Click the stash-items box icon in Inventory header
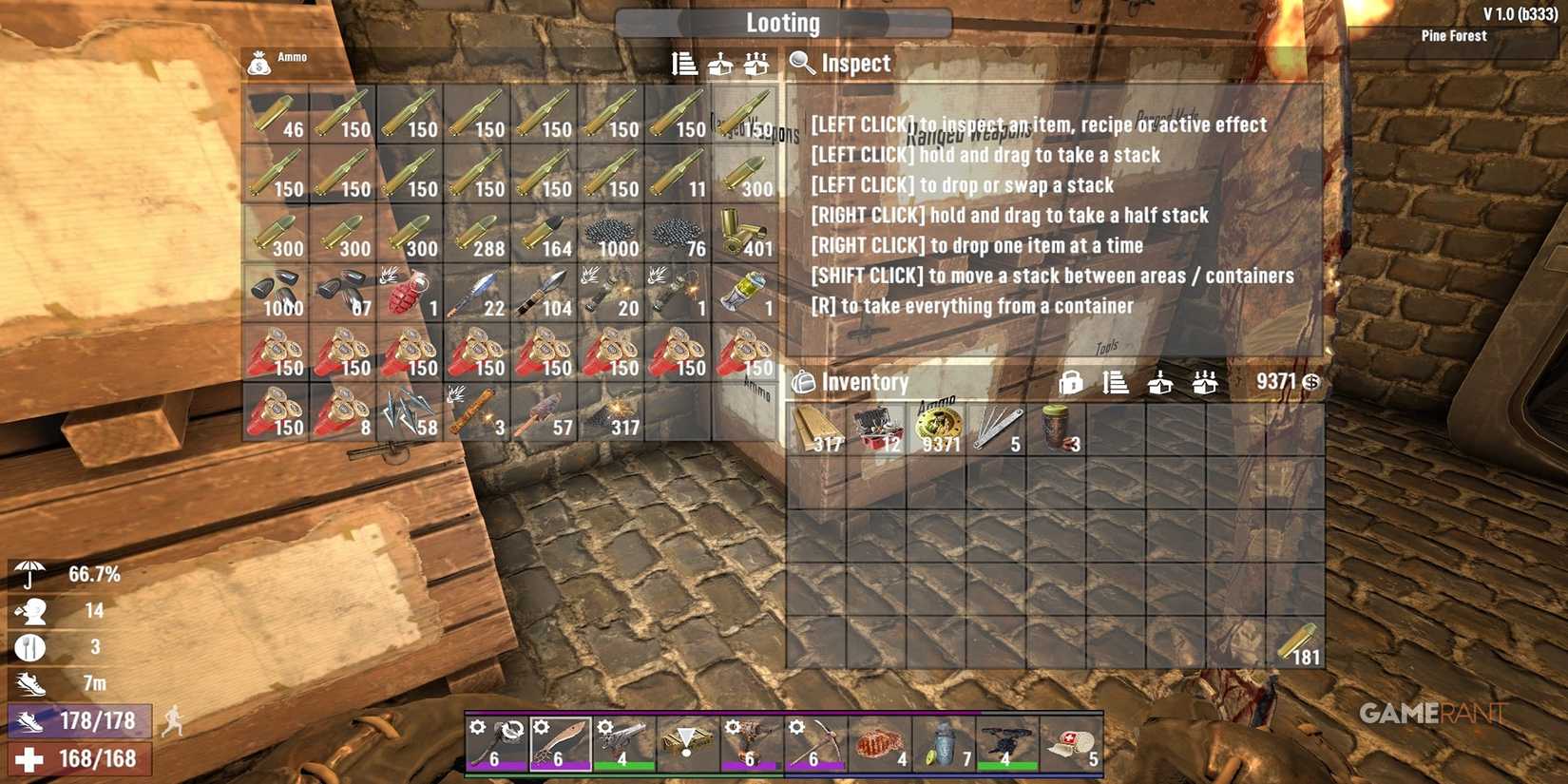This screenshot has height=784, width=1568. 1161,382
